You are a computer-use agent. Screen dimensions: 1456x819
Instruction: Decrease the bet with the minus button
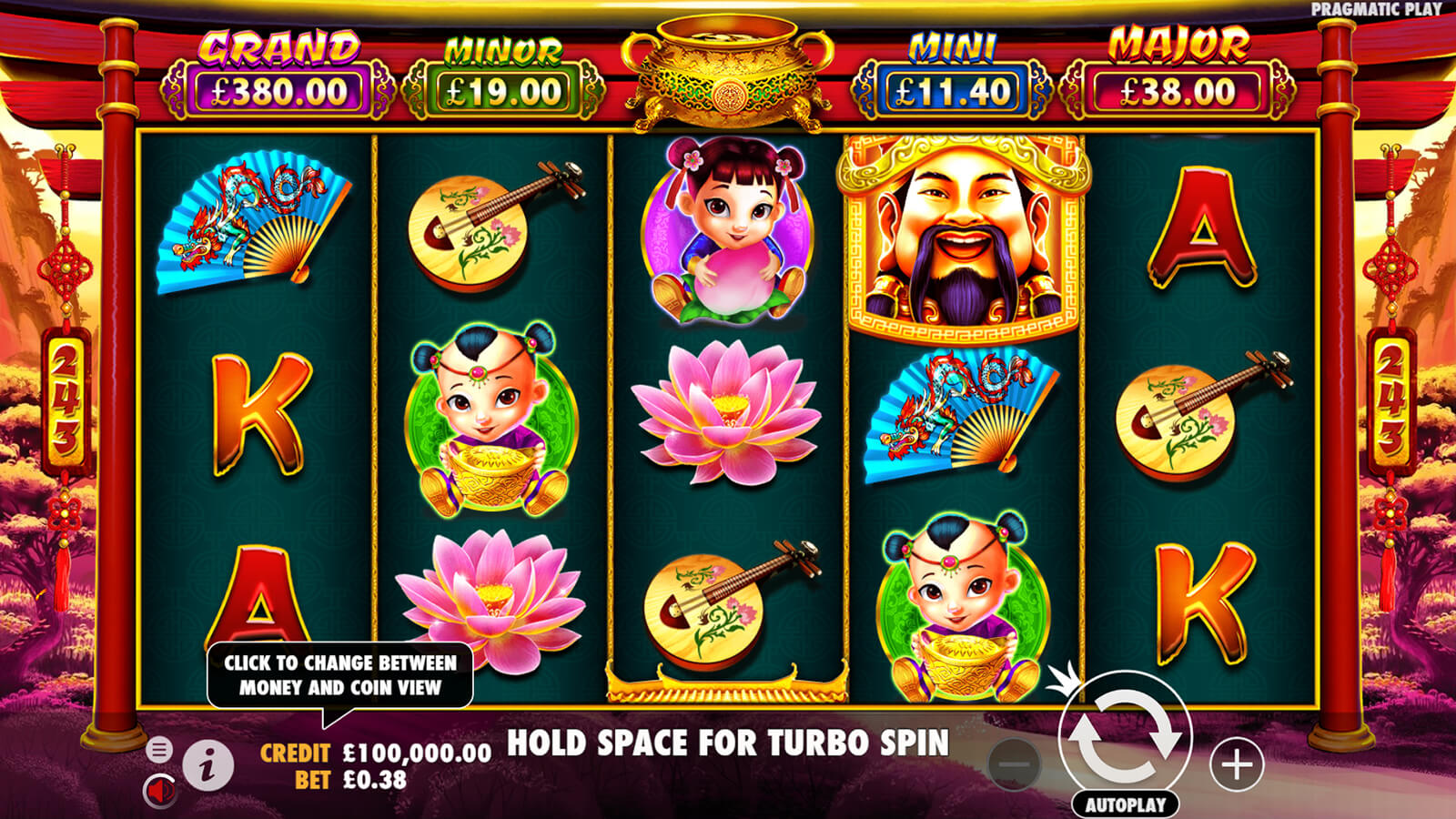click(1014, 764)
